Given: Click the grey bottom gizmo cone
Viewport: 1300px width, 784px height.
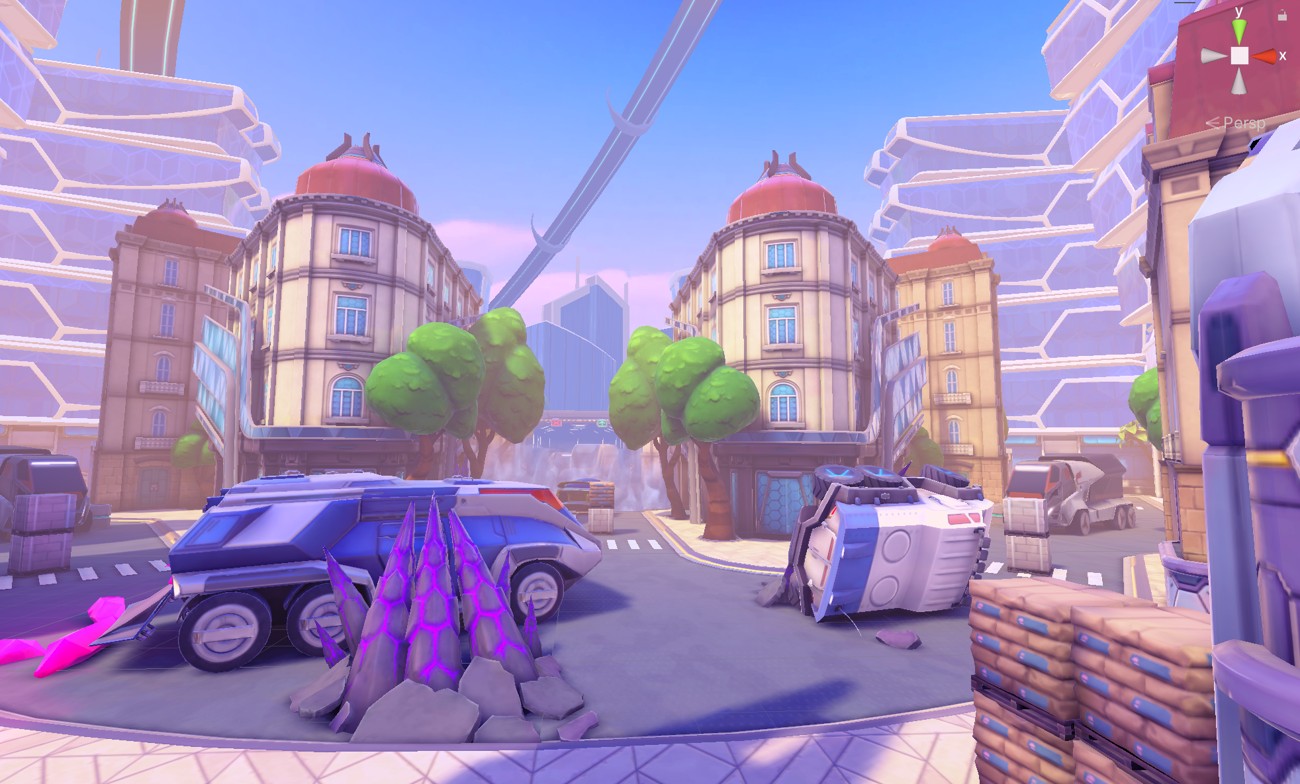Looking at the screenshot, I should click(1239, 81).
